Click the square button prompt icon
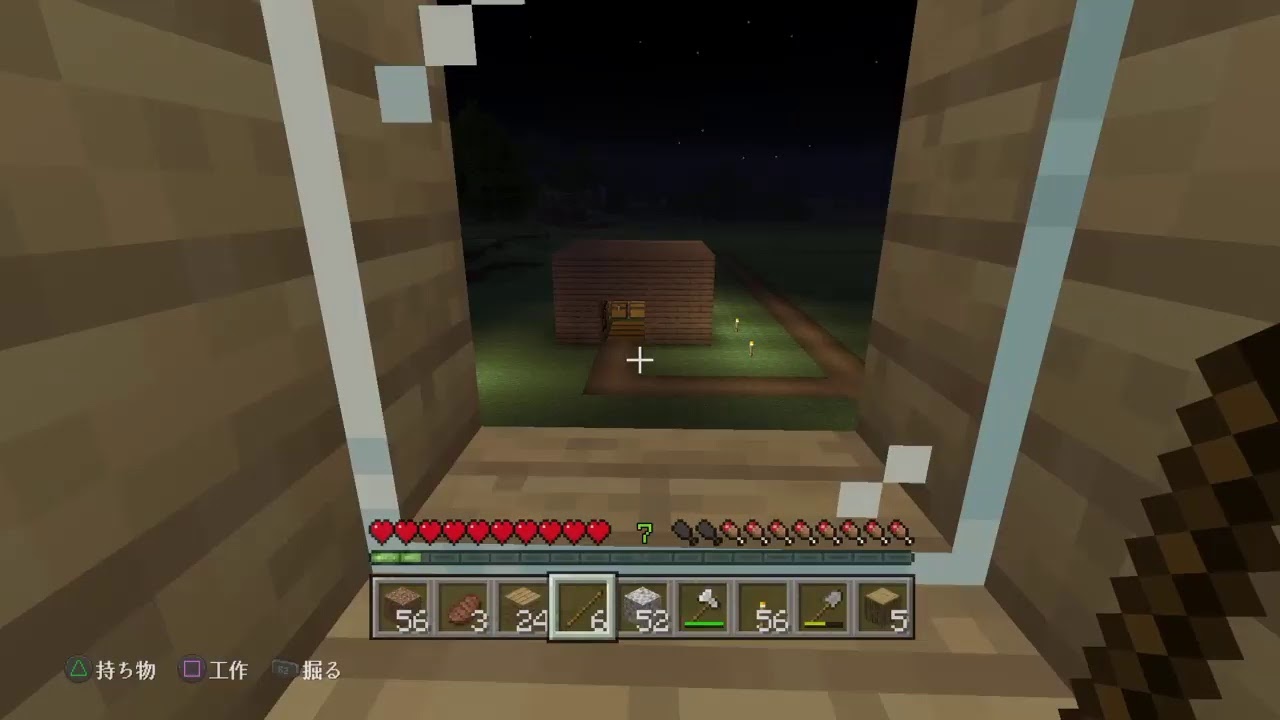Screen dimensions: 1280x720 191,671
